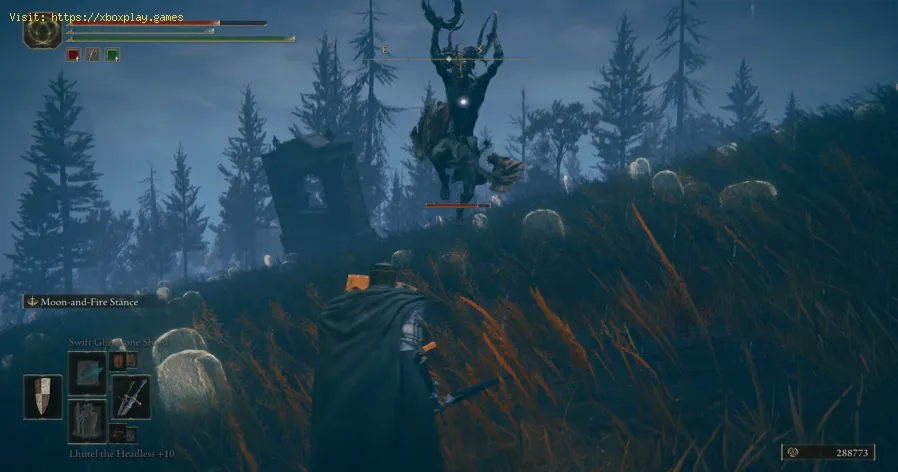
Task: Select the checkered heater shield slot
Action: (43, 396)
